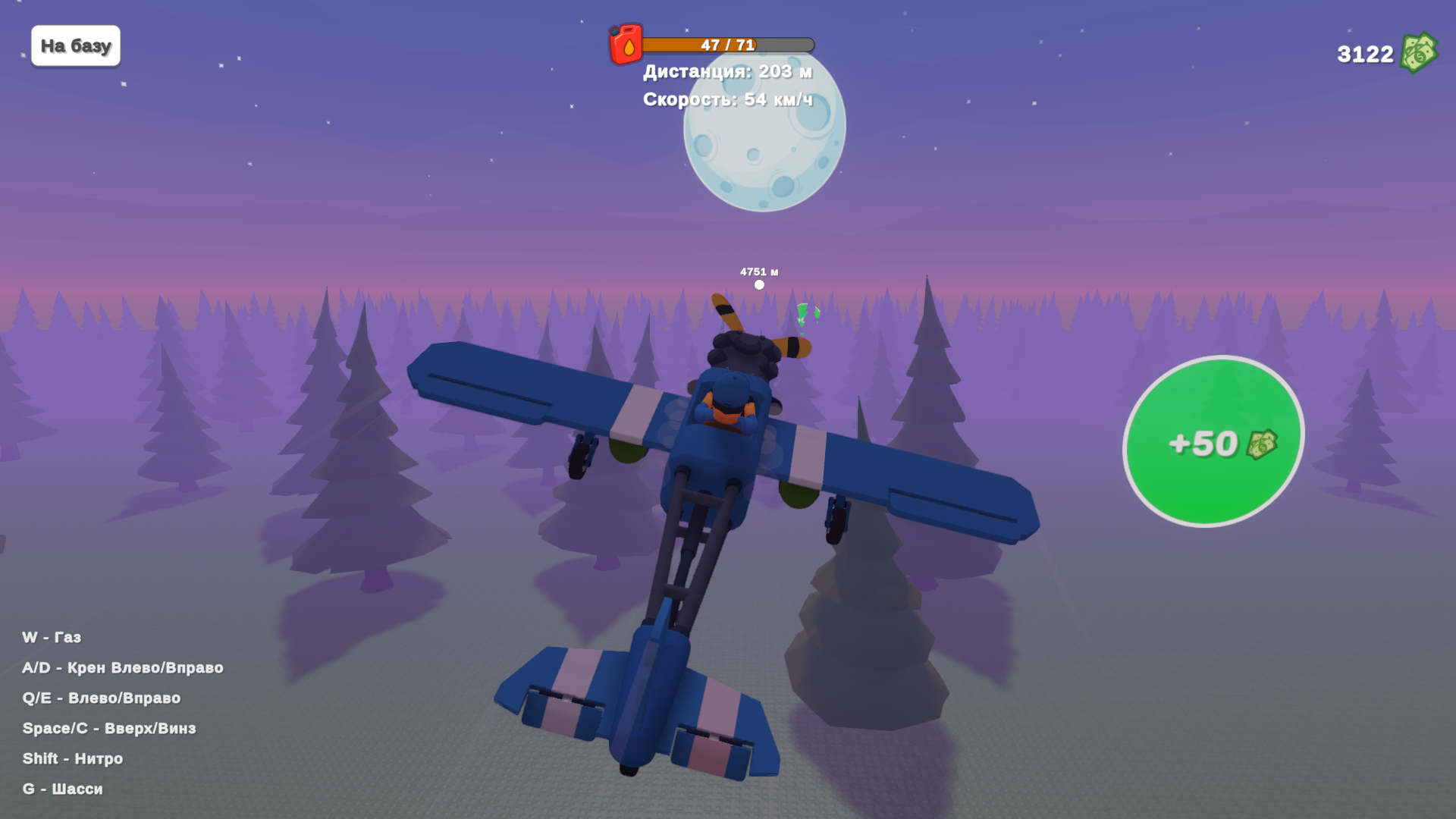The height and width of the screenshot is (819, 1456).
Task: Click the green sparkle effect above the engine
Action: tap(804, 311)
